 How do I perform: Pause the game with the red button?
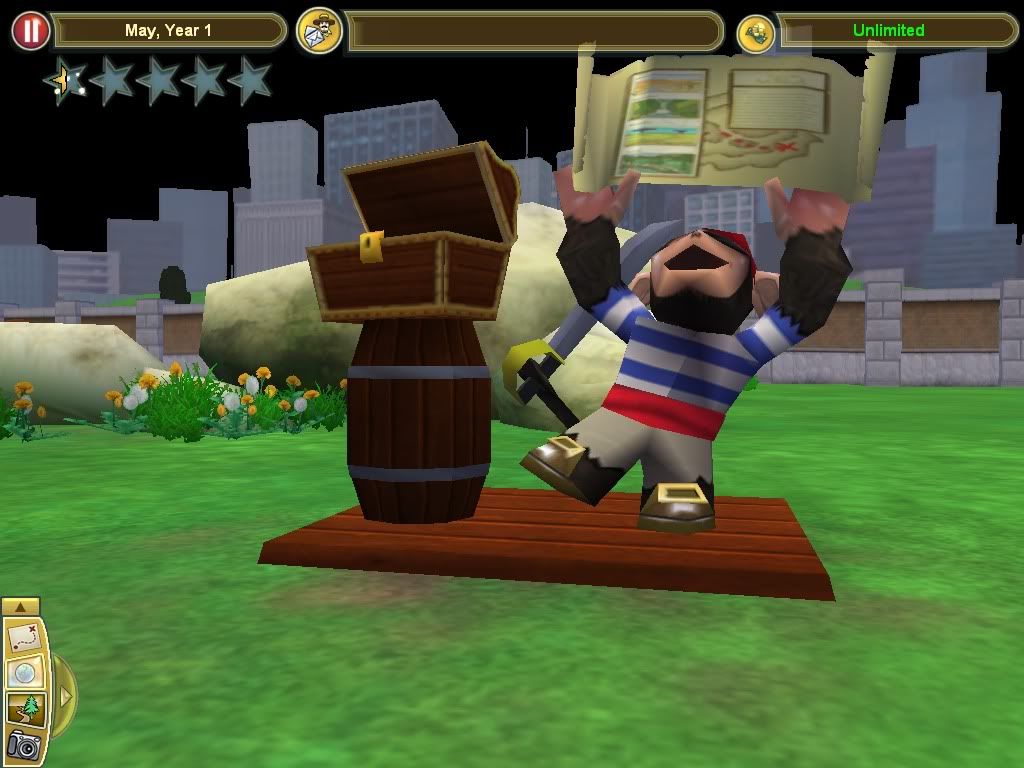click(31, 31)
